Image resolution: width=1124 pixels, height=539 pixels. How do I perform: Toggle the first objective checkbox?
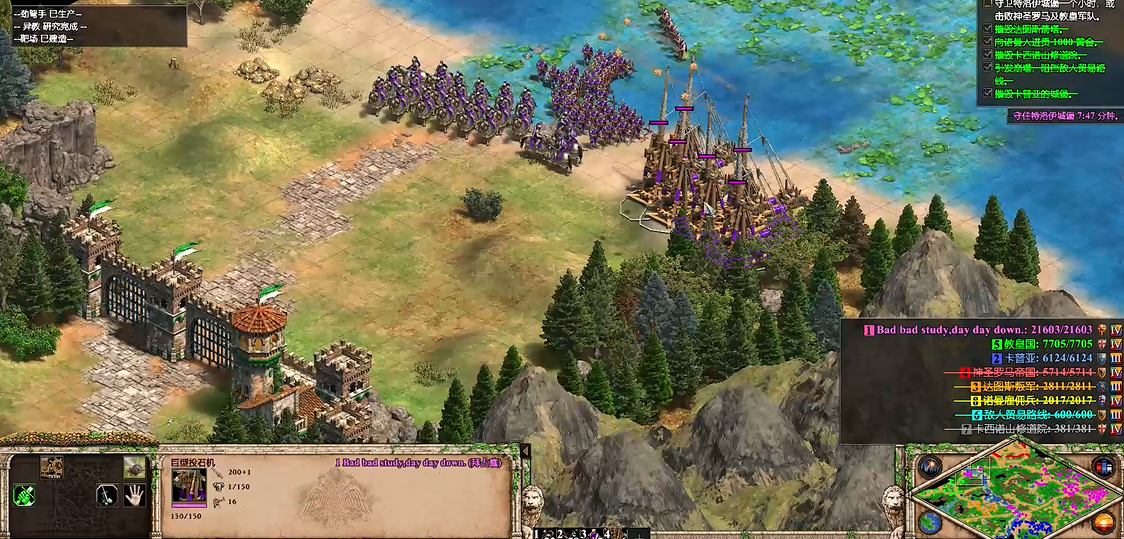tap(987, 3)
